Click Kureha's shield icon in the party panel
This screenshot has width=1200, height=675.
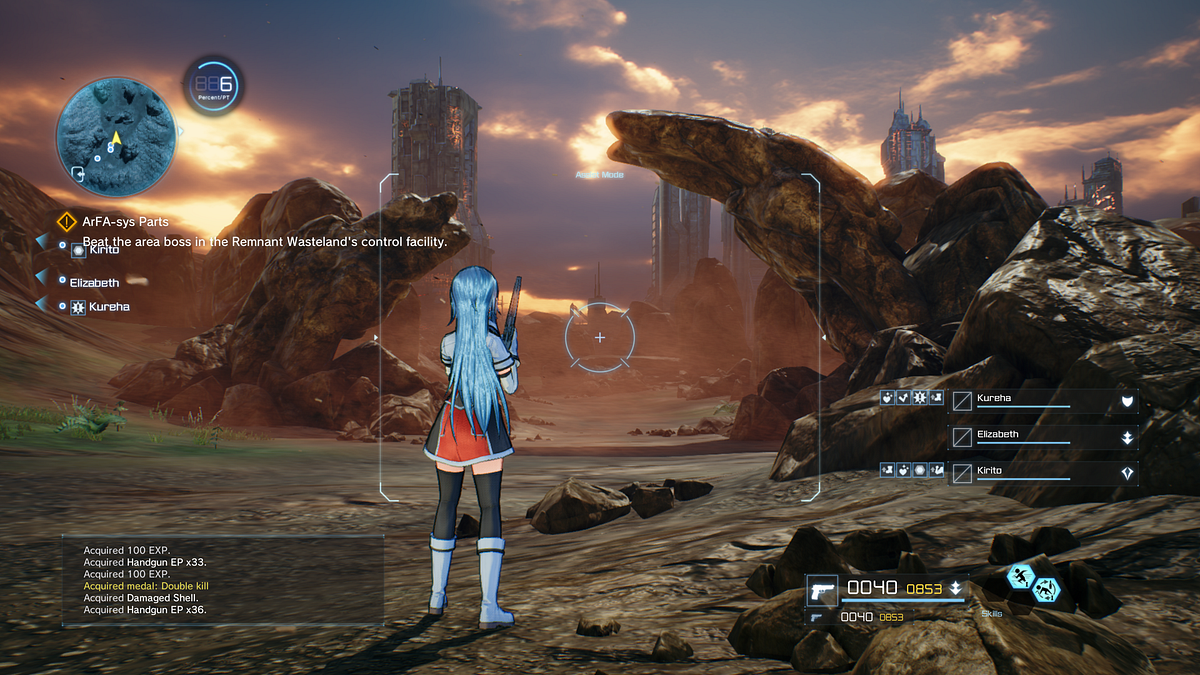1127,401
